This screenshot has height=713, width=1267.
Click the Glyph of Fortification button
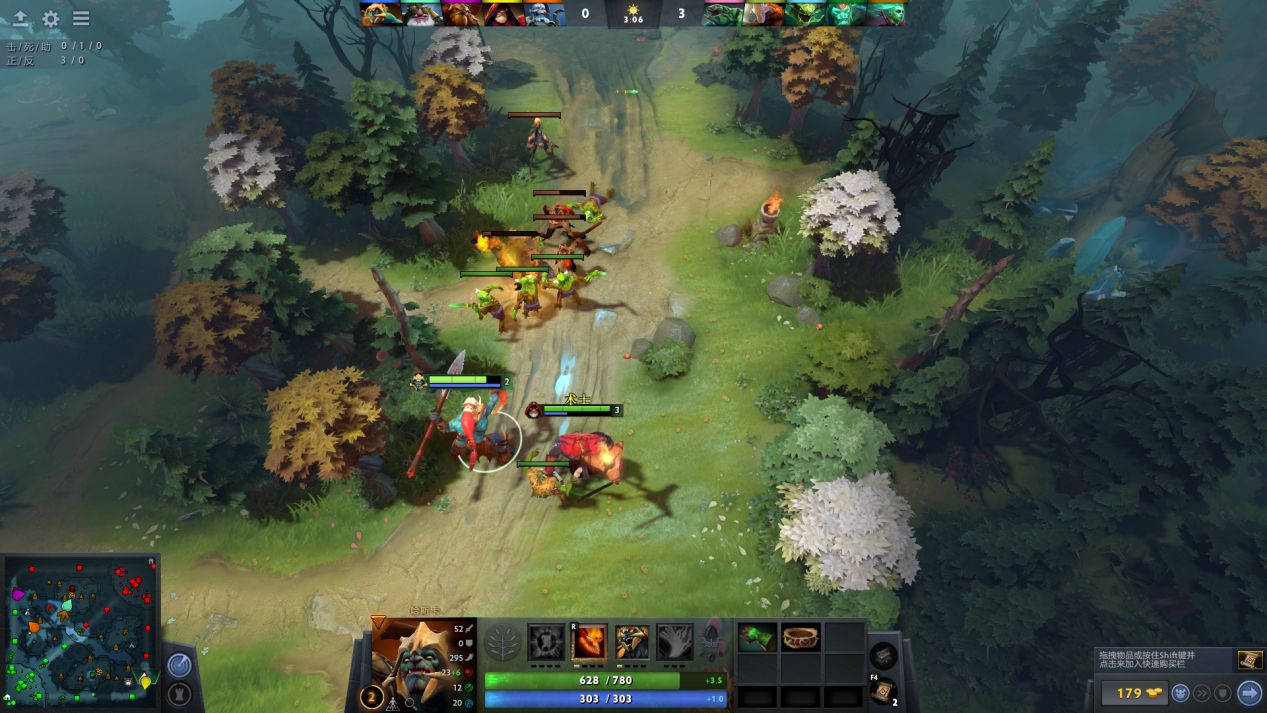click(181, 693)
